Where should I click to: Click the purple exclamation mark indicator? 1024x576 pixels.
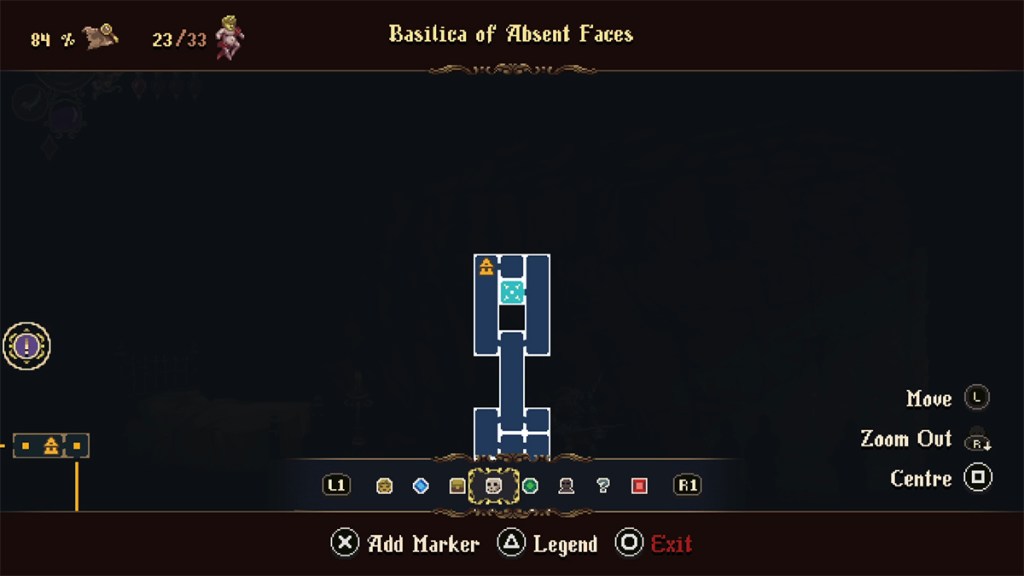[x=27, y=347]
